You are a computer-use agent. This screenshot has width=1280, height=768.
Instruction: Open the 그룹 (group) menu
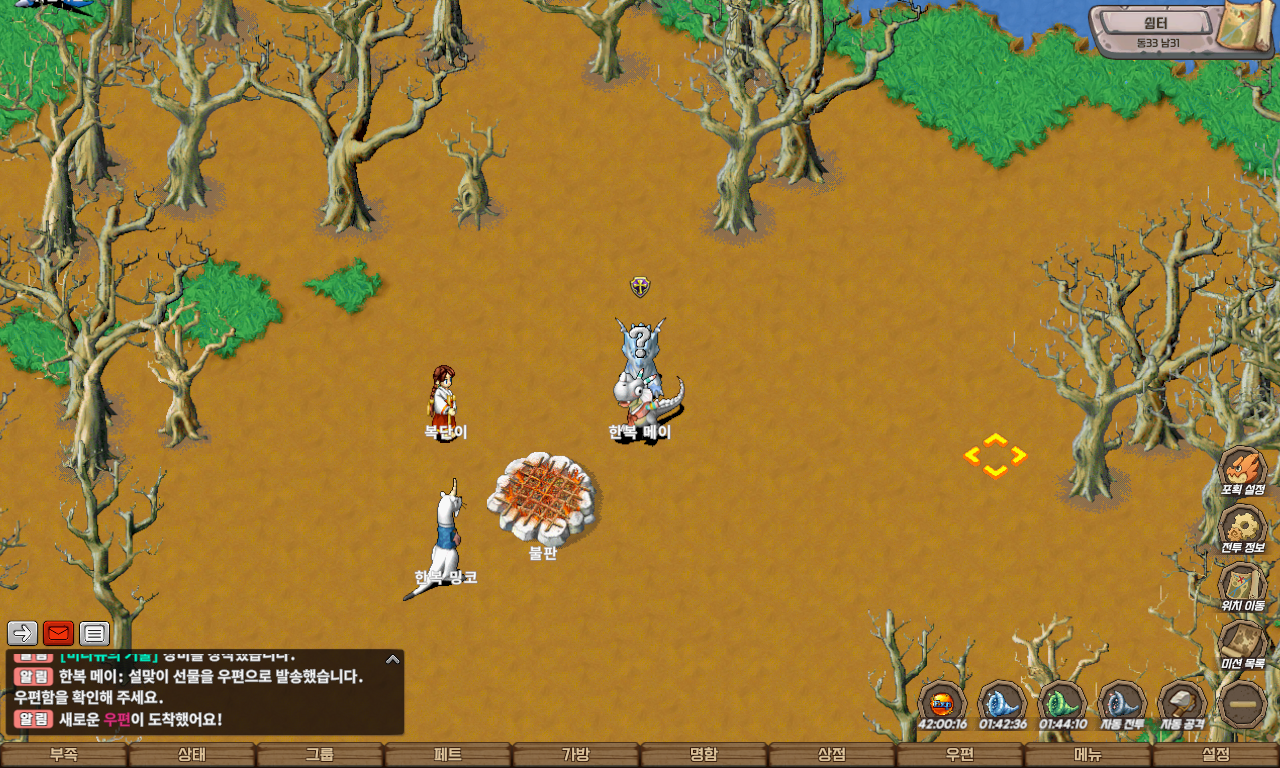tap(320, 755)
